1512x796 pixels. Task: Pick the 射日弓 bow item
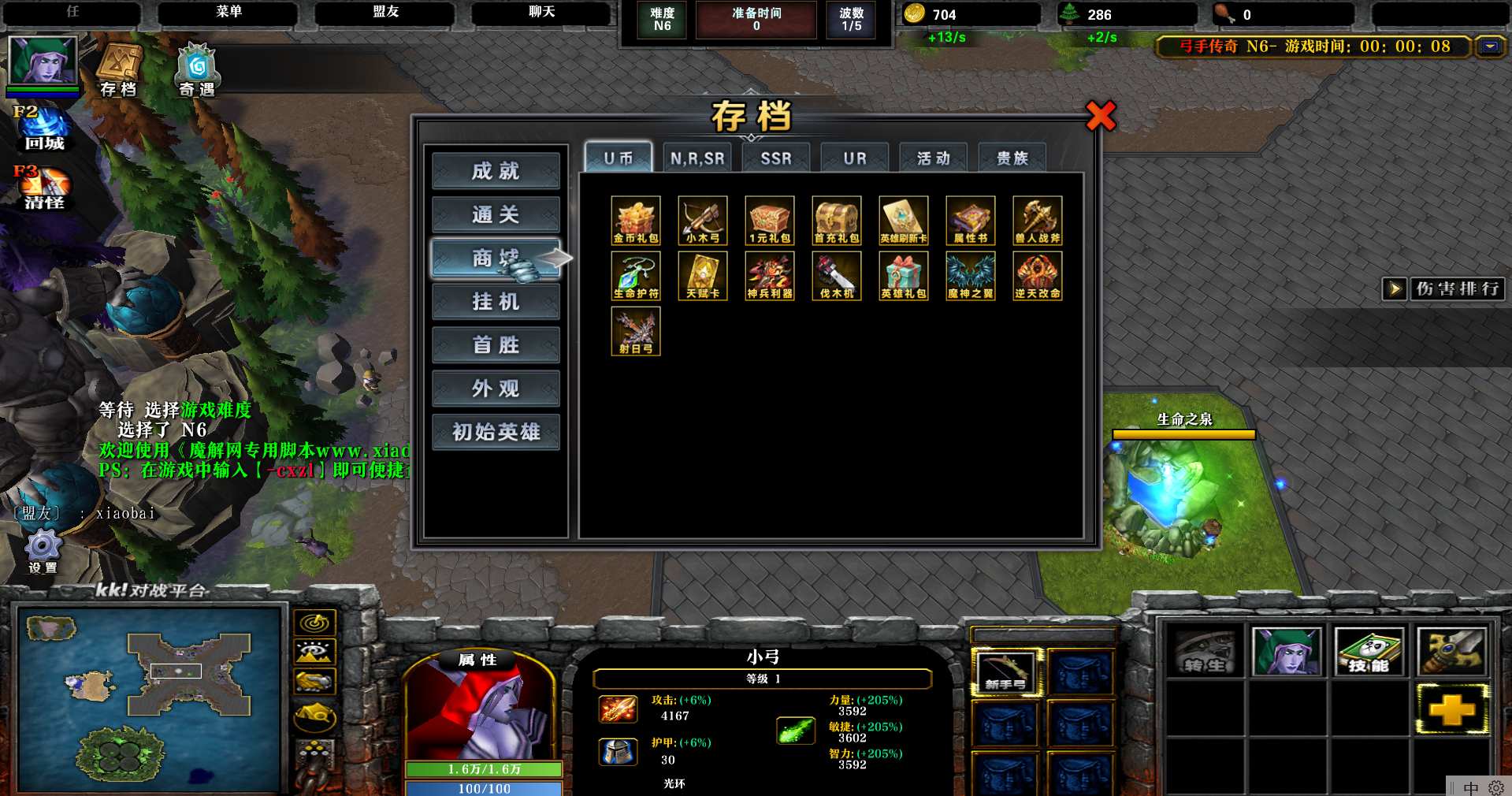pyautogui.click(x=636, y=330)
